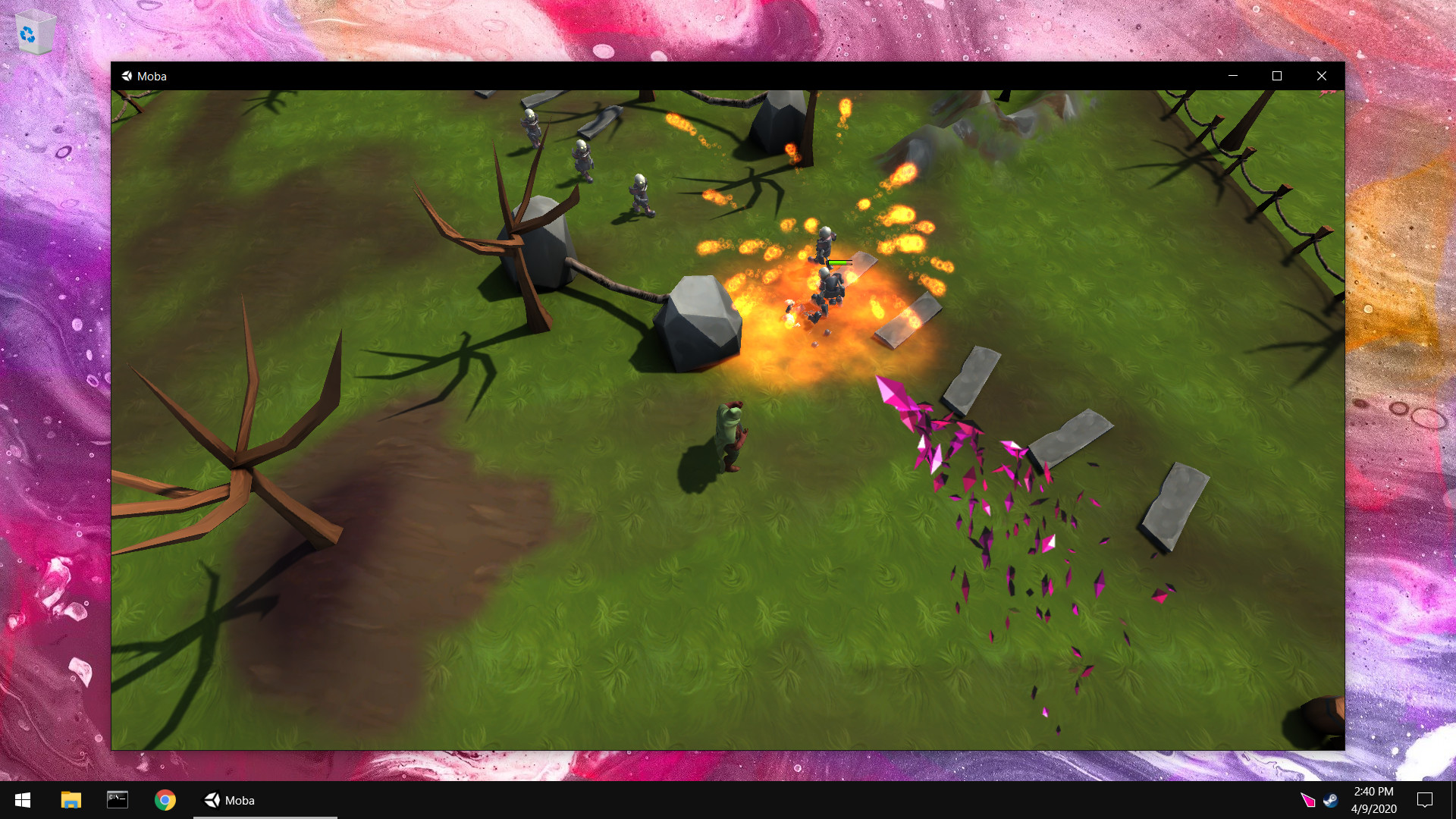Click the pink app icon in the system tray
The width and height of the screenshot is (1456, 819).
coord(1308,802)
